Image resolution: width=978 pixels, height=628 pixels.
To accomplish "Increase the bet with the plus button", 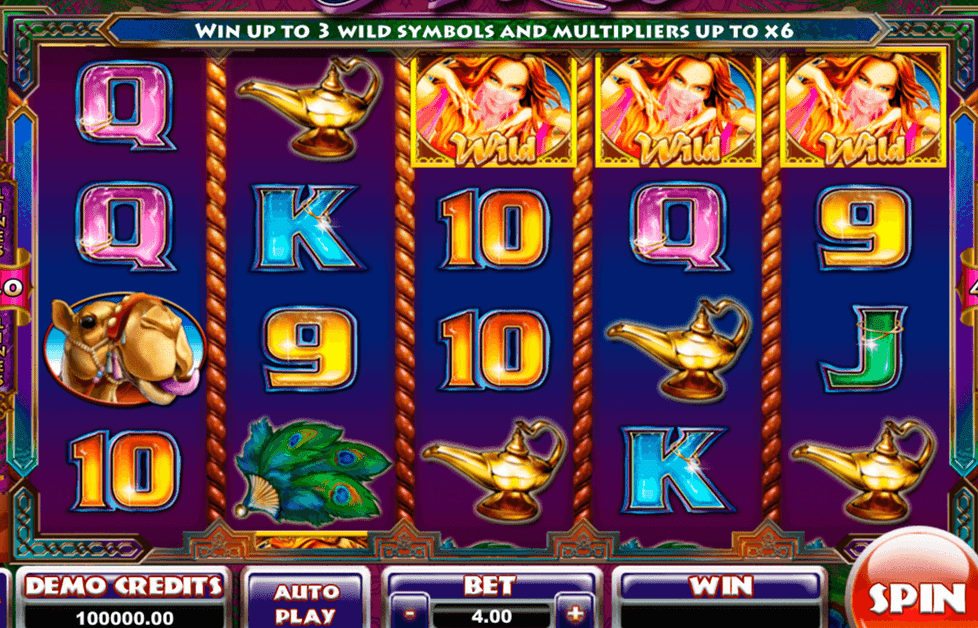I will (x=575, y=613).
